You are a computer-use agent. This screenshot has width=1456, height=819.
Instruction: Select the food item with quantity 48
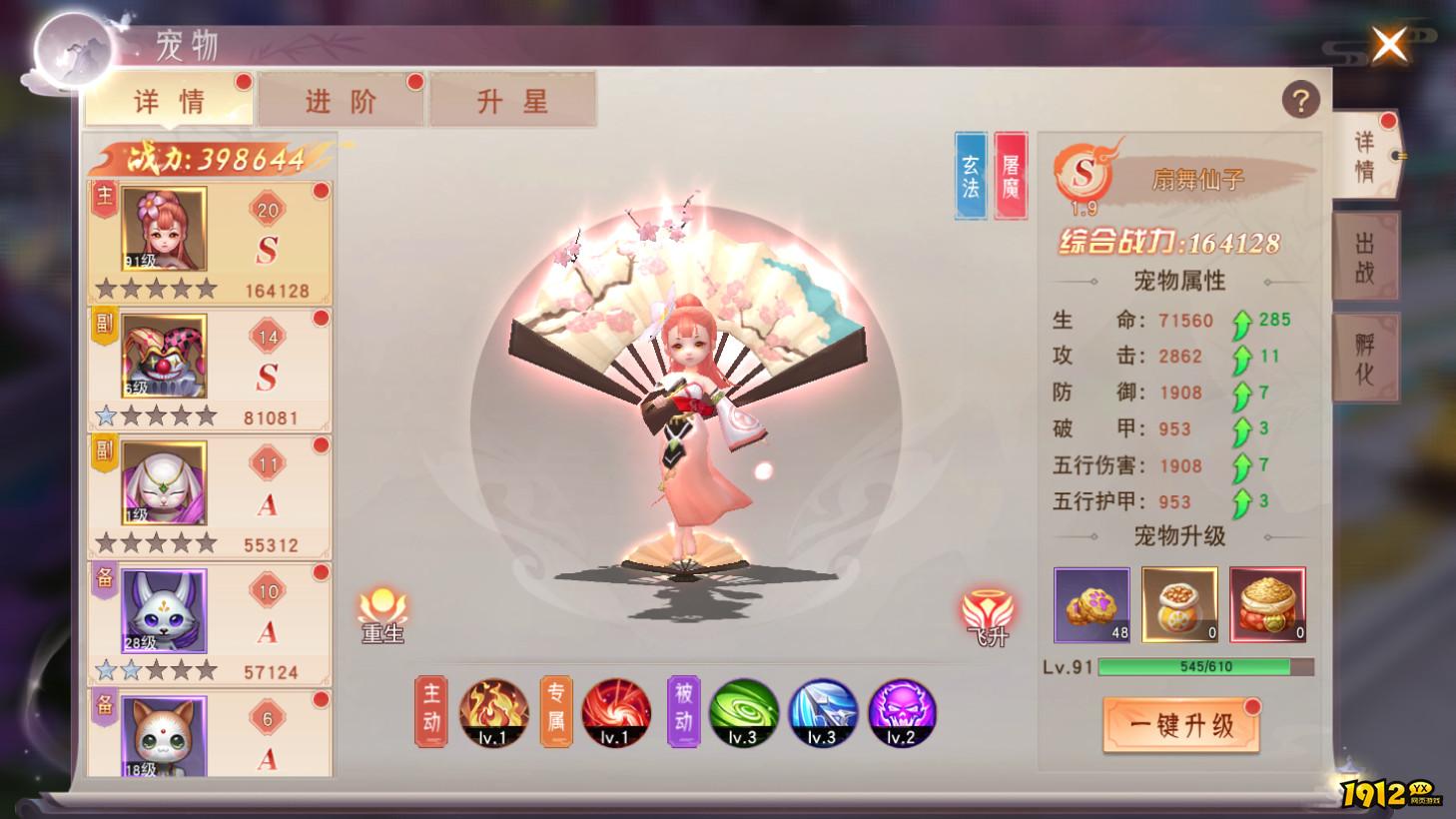1091,604
